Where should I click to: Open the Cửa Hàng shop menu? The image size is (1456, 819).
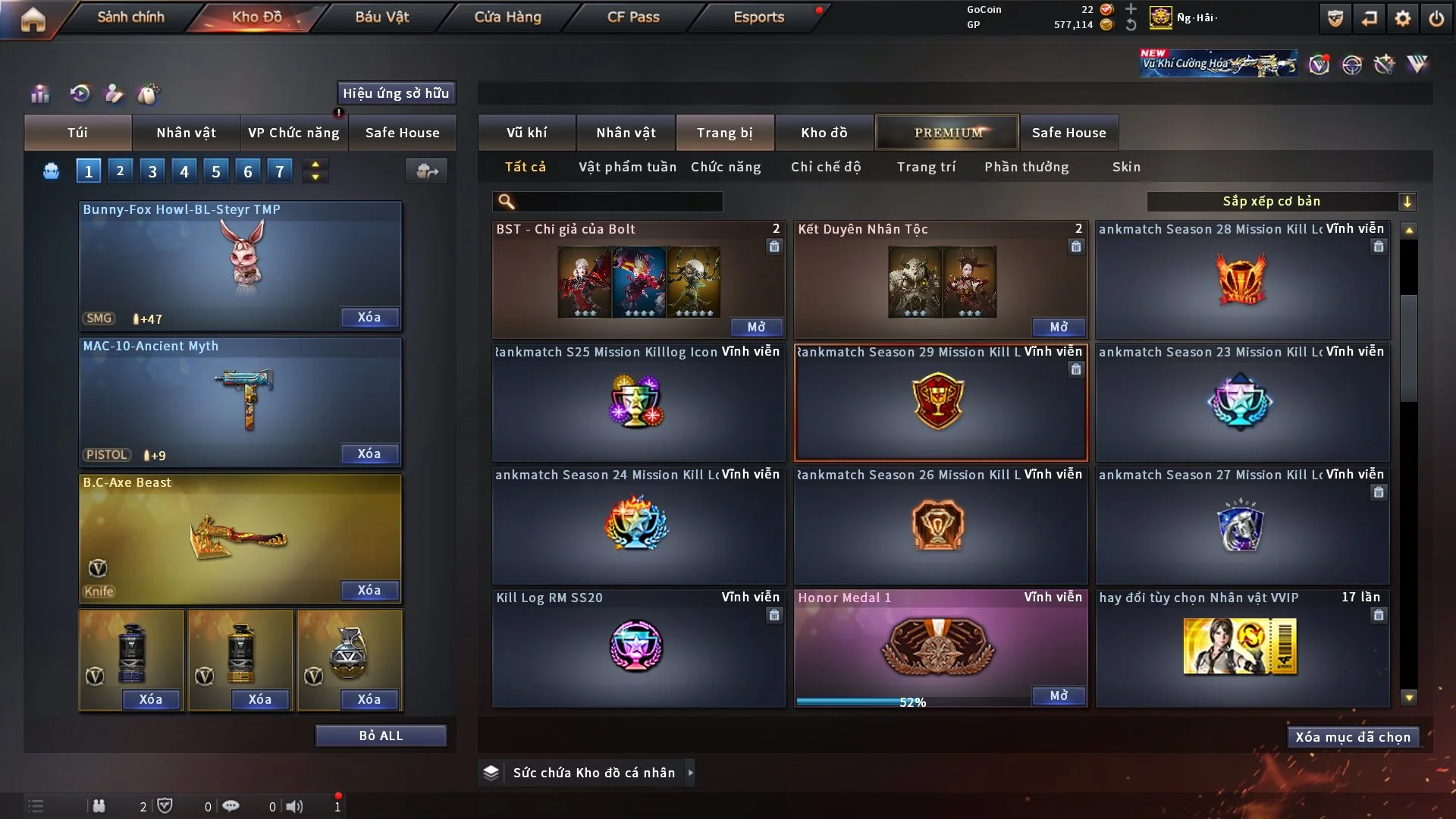click(507, 17)
